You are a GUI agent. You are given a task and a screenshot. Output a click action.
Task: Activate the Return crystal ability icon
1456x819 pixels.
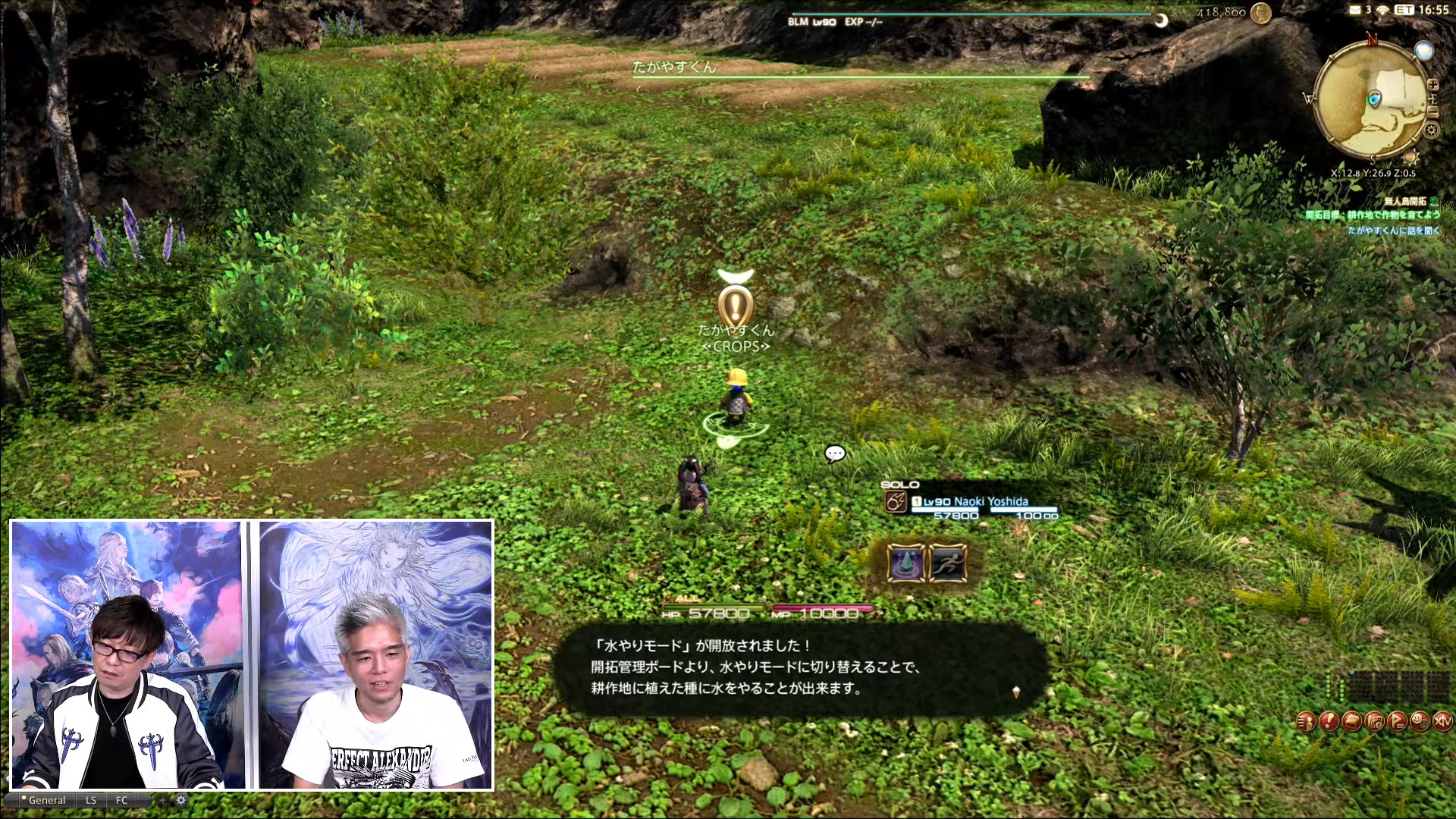[905, 563]
